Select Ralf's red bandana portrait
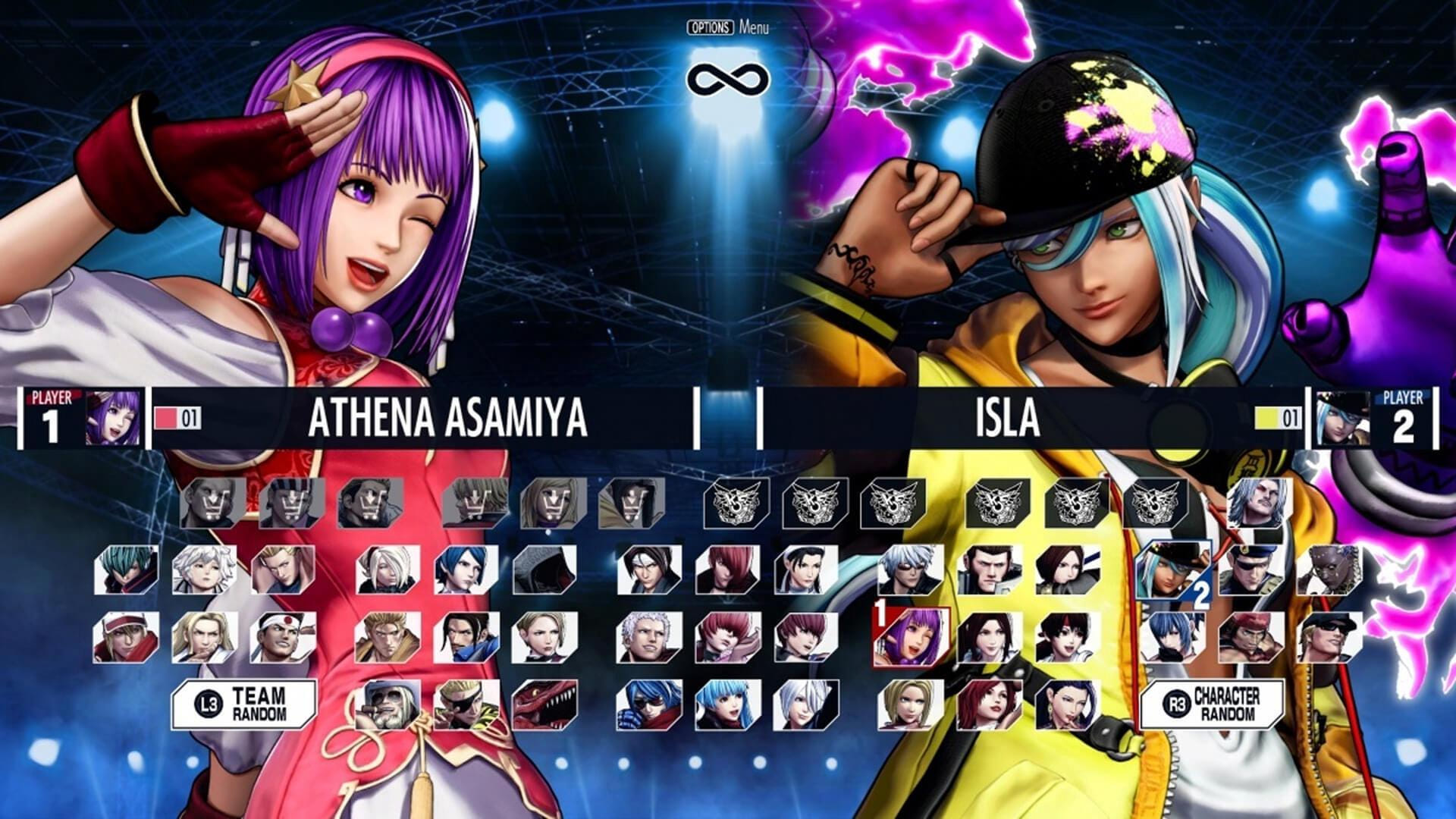 pos(1251,637)
